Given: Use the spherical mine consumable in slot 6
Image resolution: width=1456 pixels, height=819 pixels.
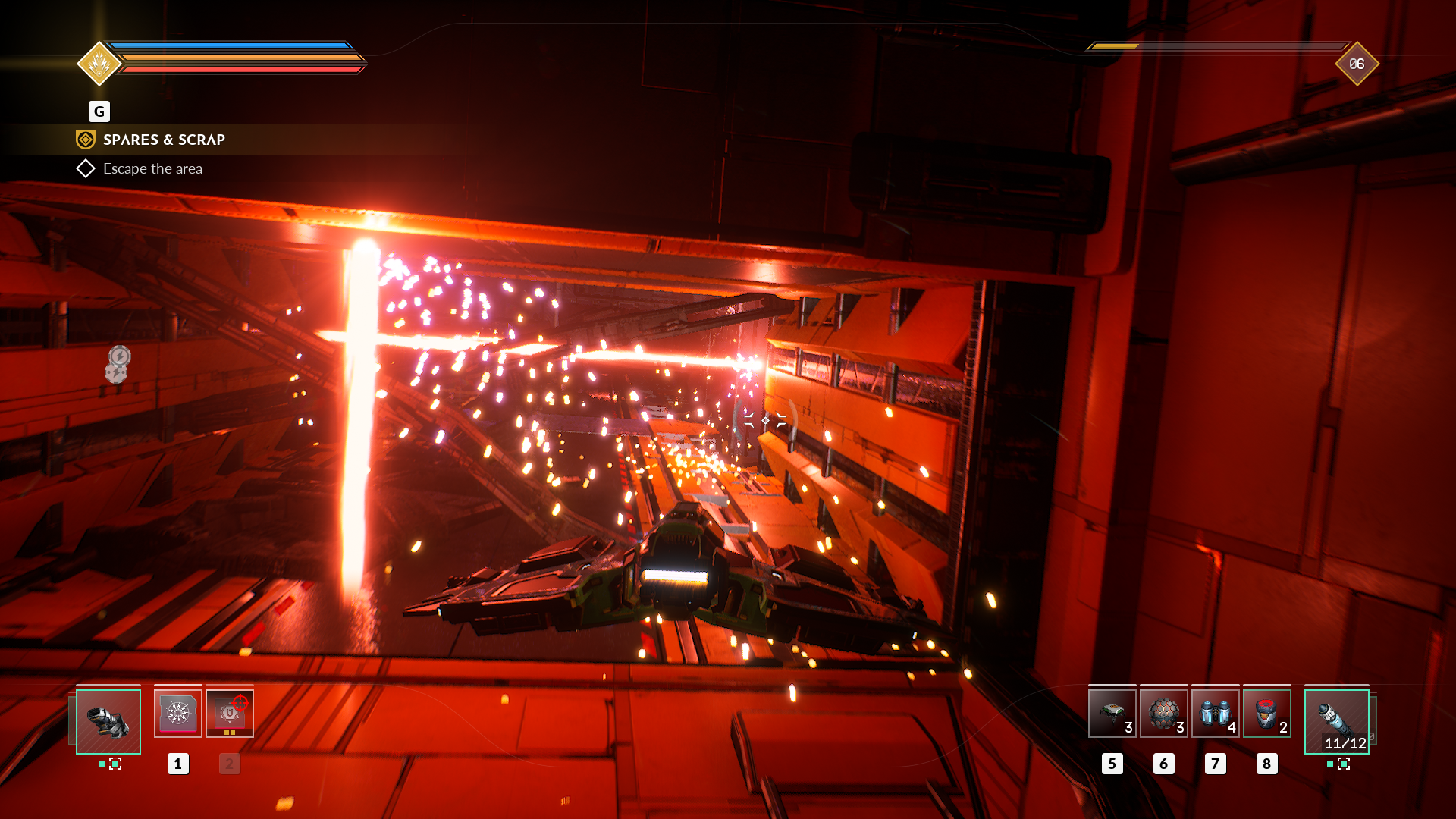Looking at the screenshot, I should pyautogui.click(x=1164, y=713).
